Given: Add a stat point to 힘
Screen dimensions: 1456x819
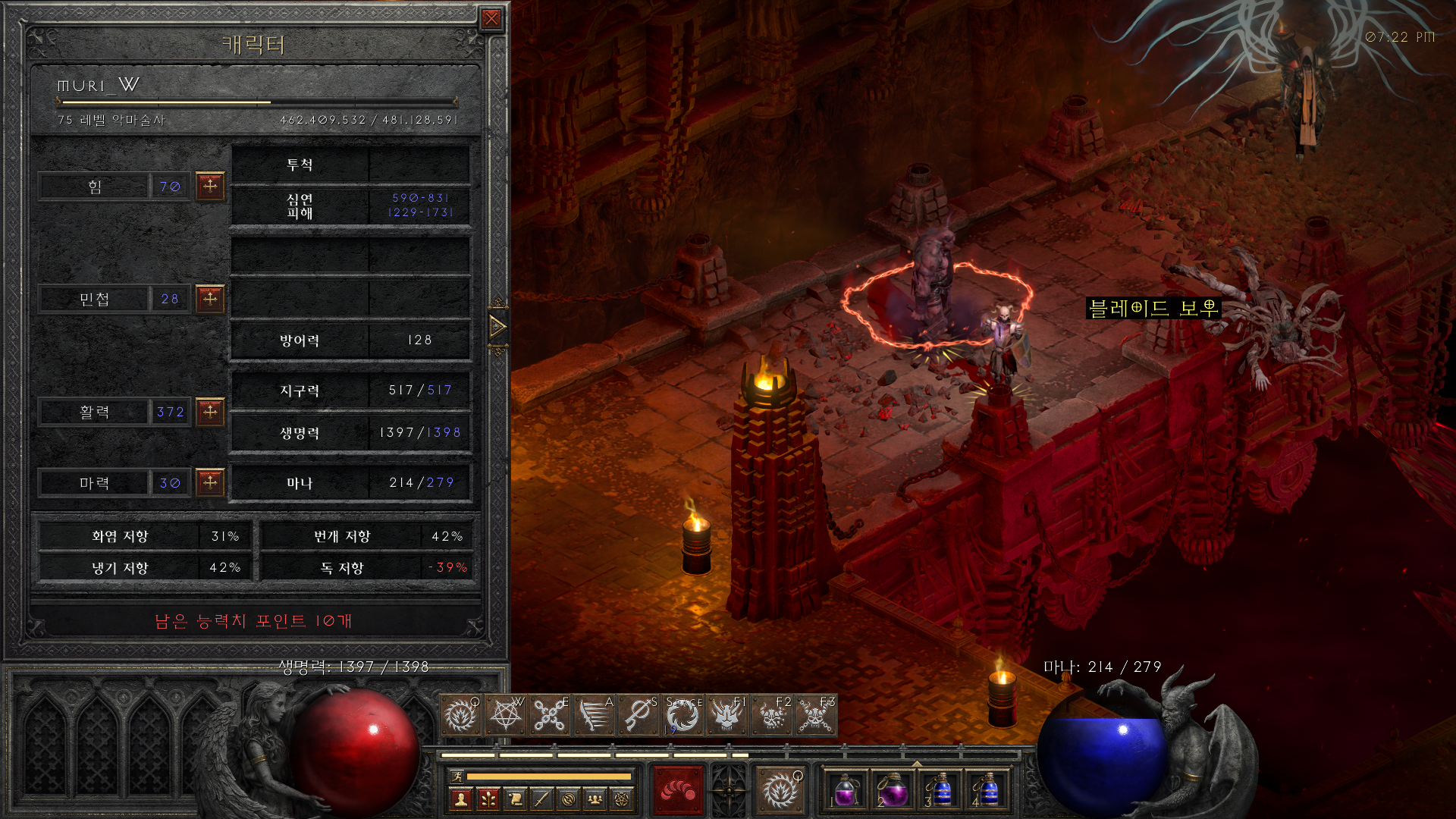Looking at the screenshot, I should point(210,186).
